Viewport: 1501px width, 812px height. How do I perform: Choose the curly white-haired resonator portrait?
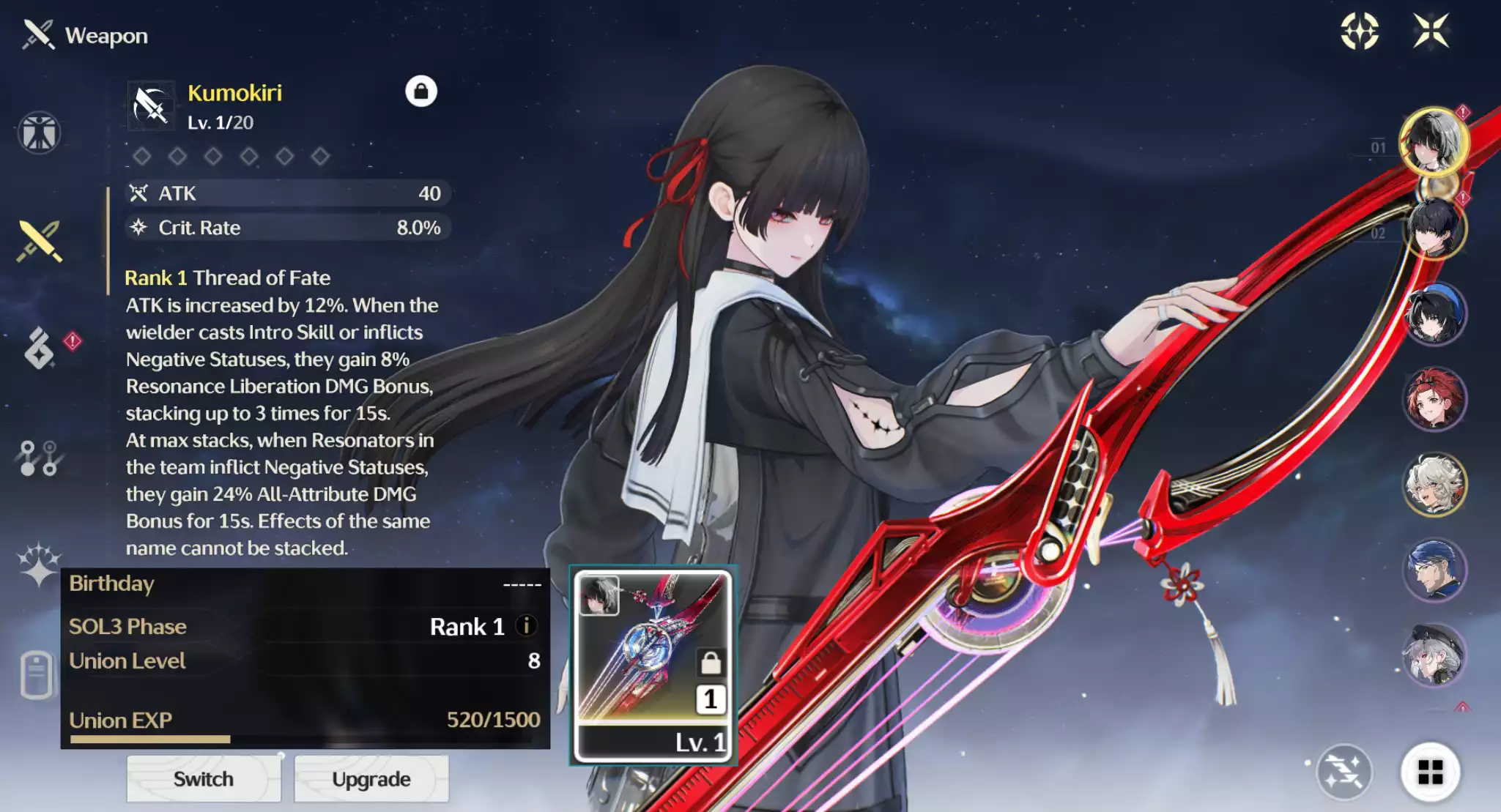pos(1433,484)
